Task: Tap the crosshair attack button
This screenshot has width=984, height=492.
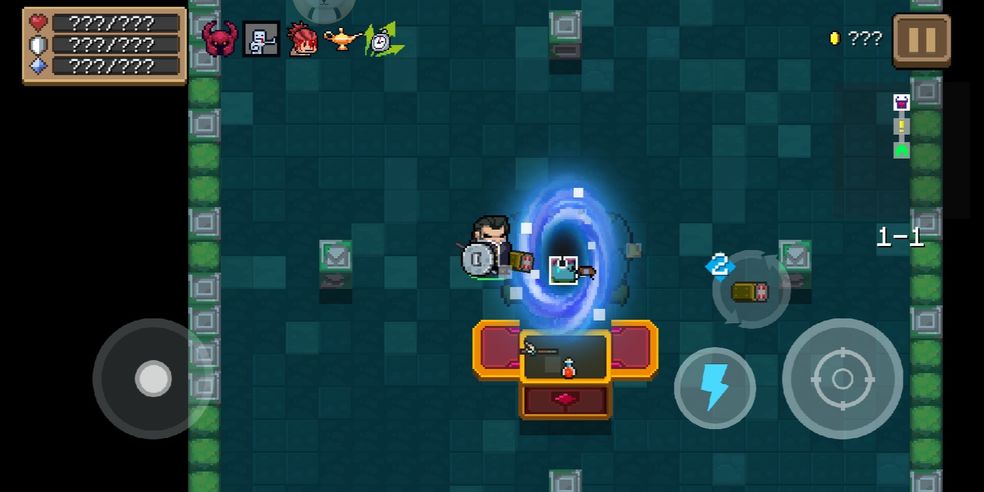Action: click(842, 379)
